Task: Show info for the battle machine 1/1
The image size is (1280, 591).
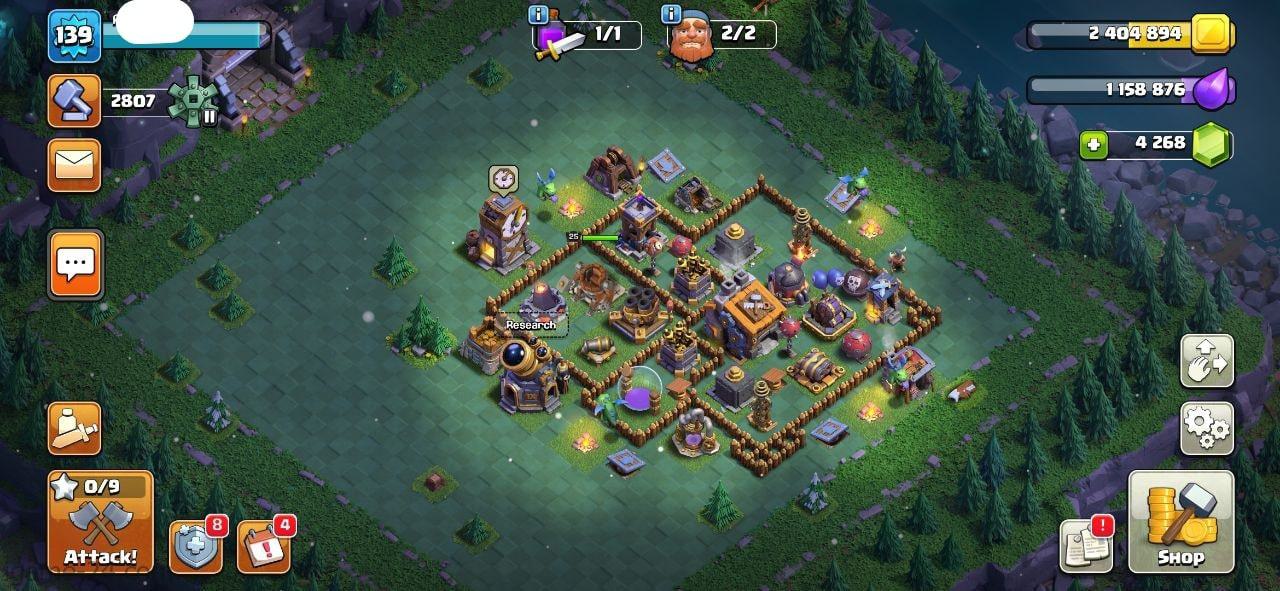Action: click(x=539, y=14)
